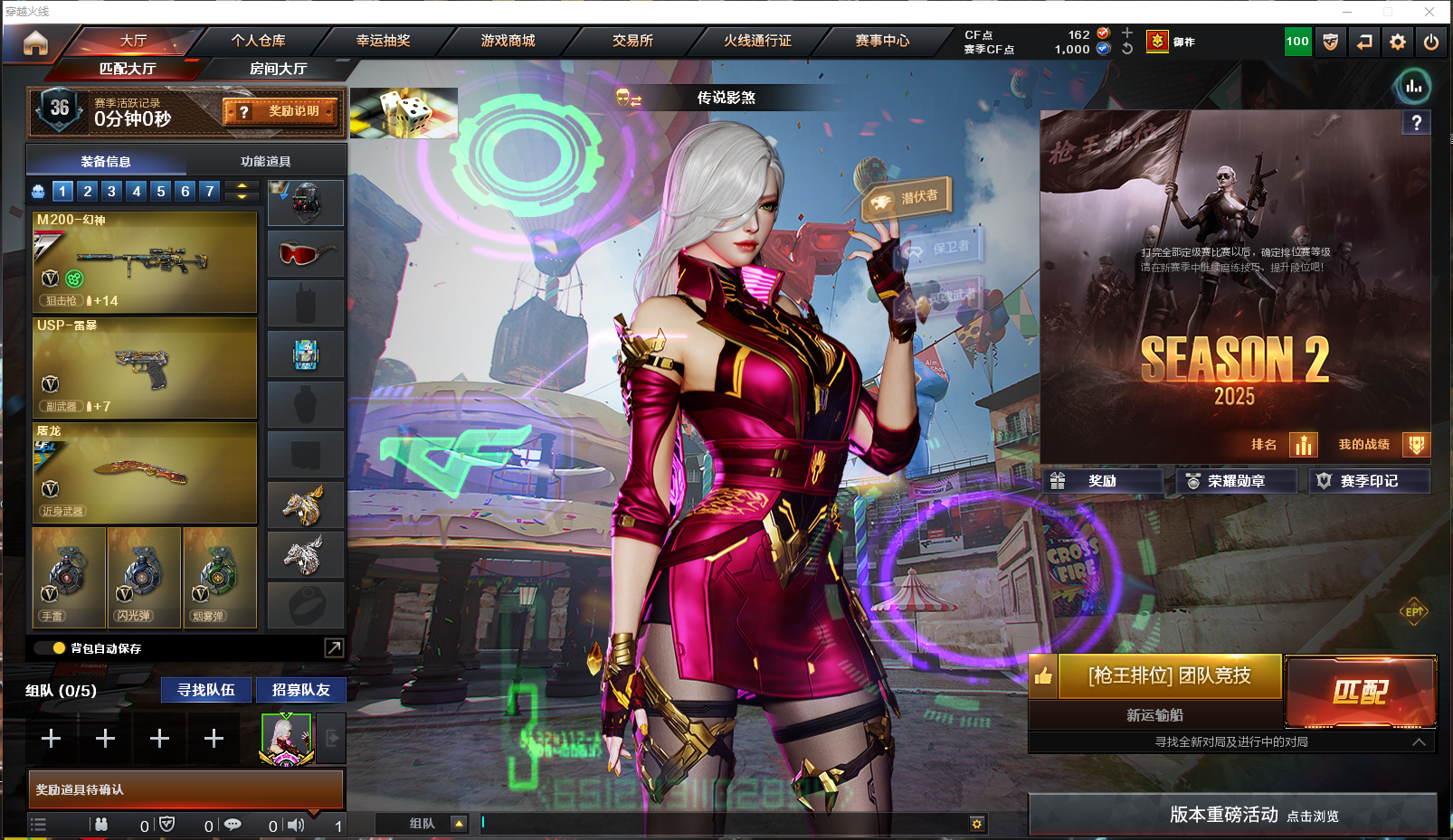Go to 幸运抽奖 lucky draw
Screen dimensions: 1453x840
click(x=383, y=41)
